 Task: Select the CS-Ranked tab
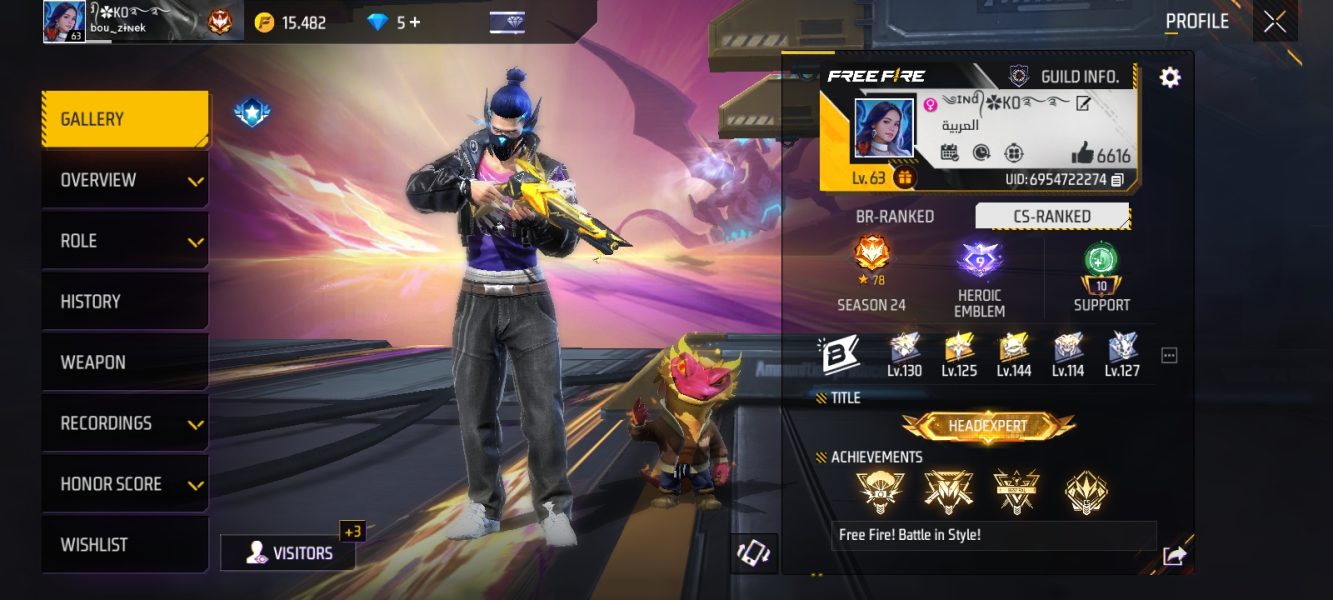[x=1051, y=216]
